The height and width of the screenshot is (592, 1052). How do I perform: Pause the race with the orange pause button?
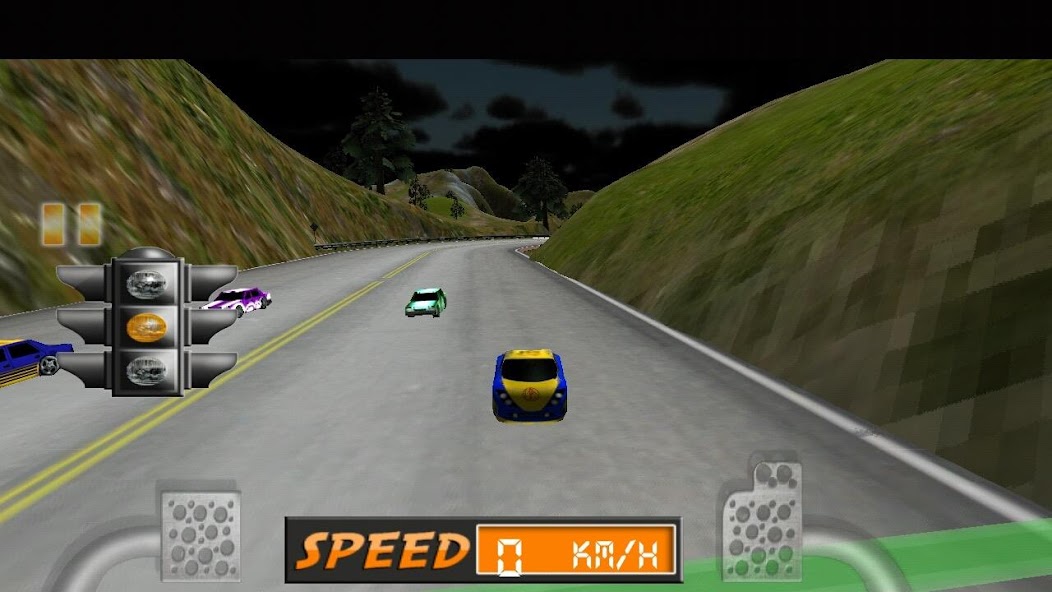pyautogui.click(x=71, y=224)
